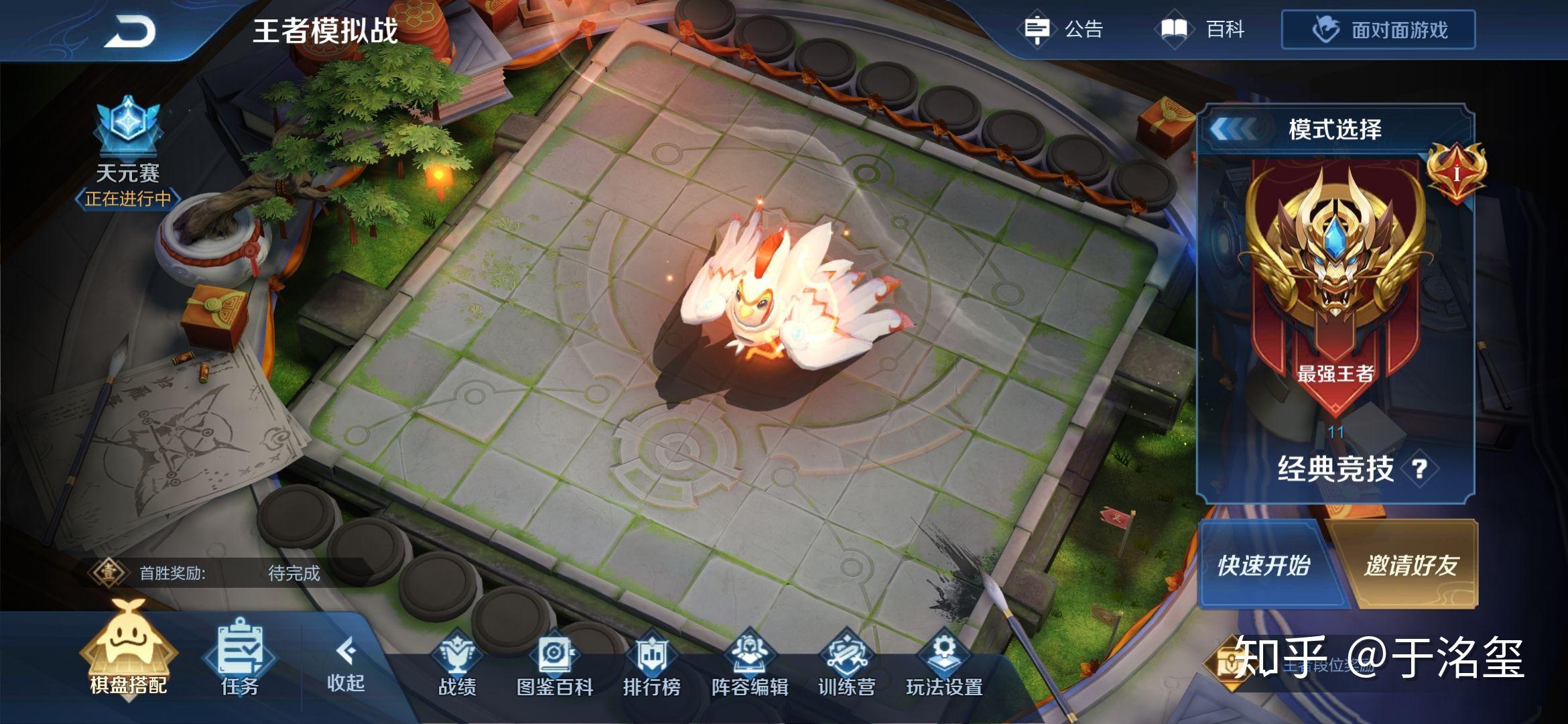Collapse the 模式选择 panel arrows

pos(1234,129)
